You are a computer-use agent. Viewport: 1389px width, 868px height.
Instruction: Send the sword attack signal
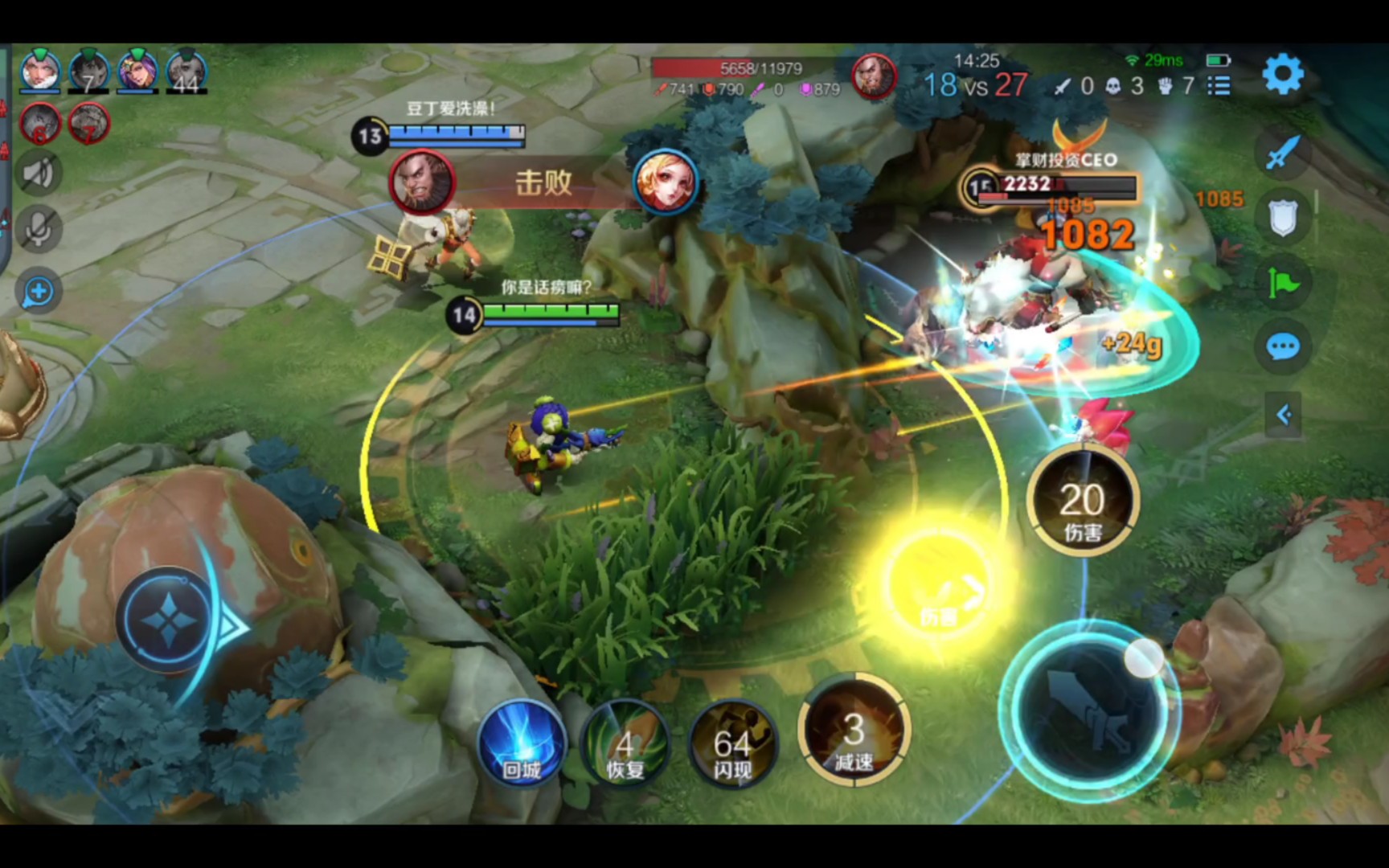click(1282, 152)
